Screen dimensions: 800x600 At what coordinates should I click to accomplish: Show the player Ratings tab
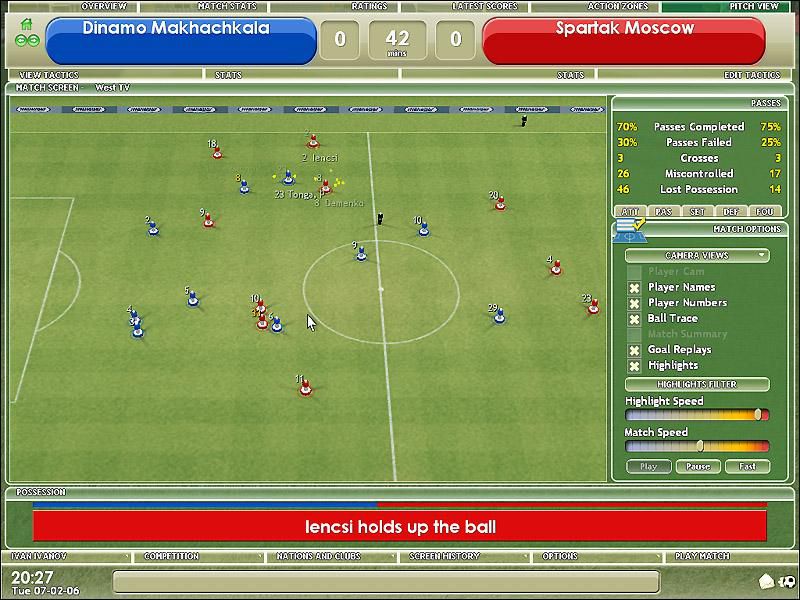click(x=369, y=6)
